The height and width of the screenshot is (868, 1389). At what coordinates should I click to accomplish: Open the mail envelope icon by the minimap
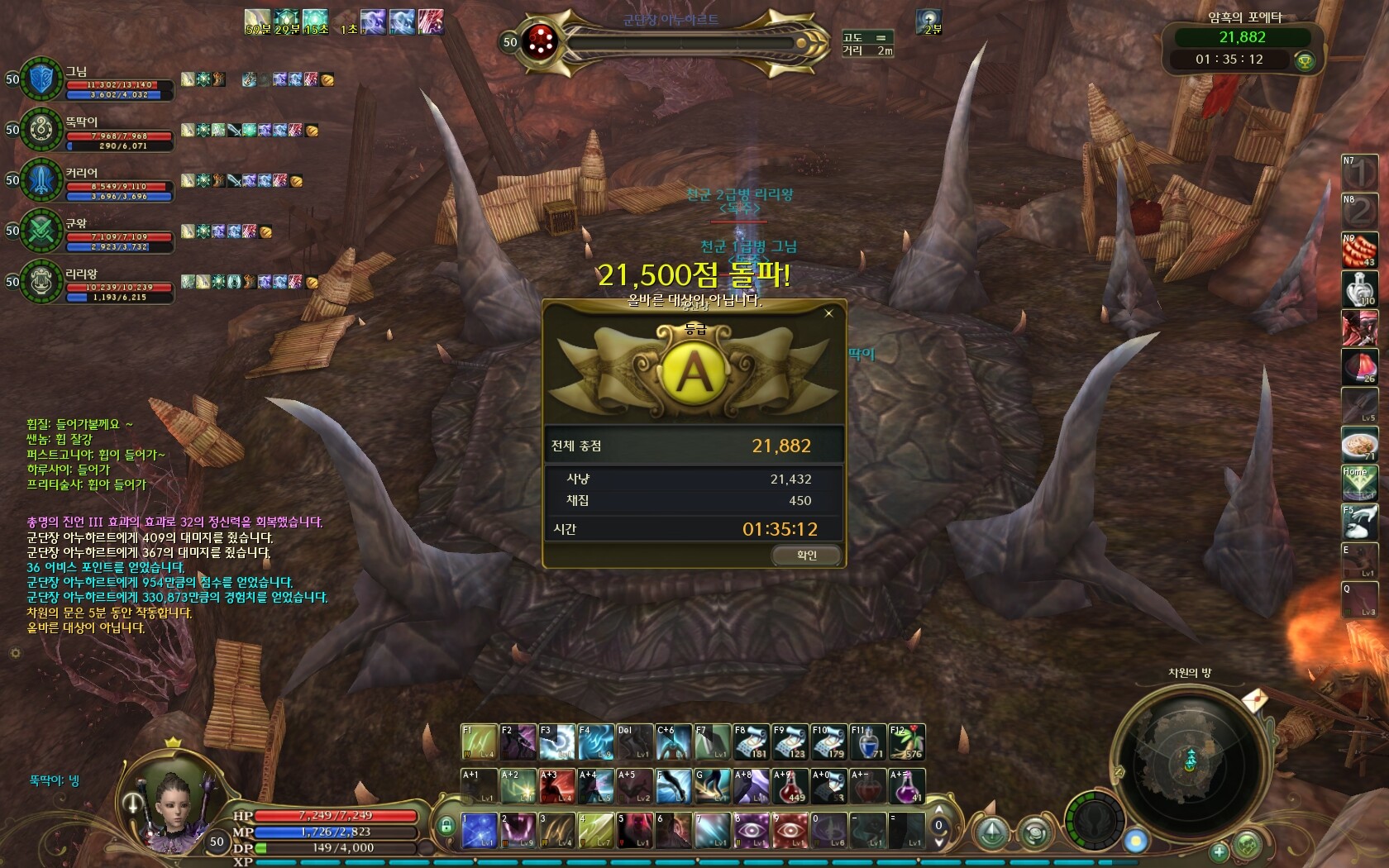1254,701
